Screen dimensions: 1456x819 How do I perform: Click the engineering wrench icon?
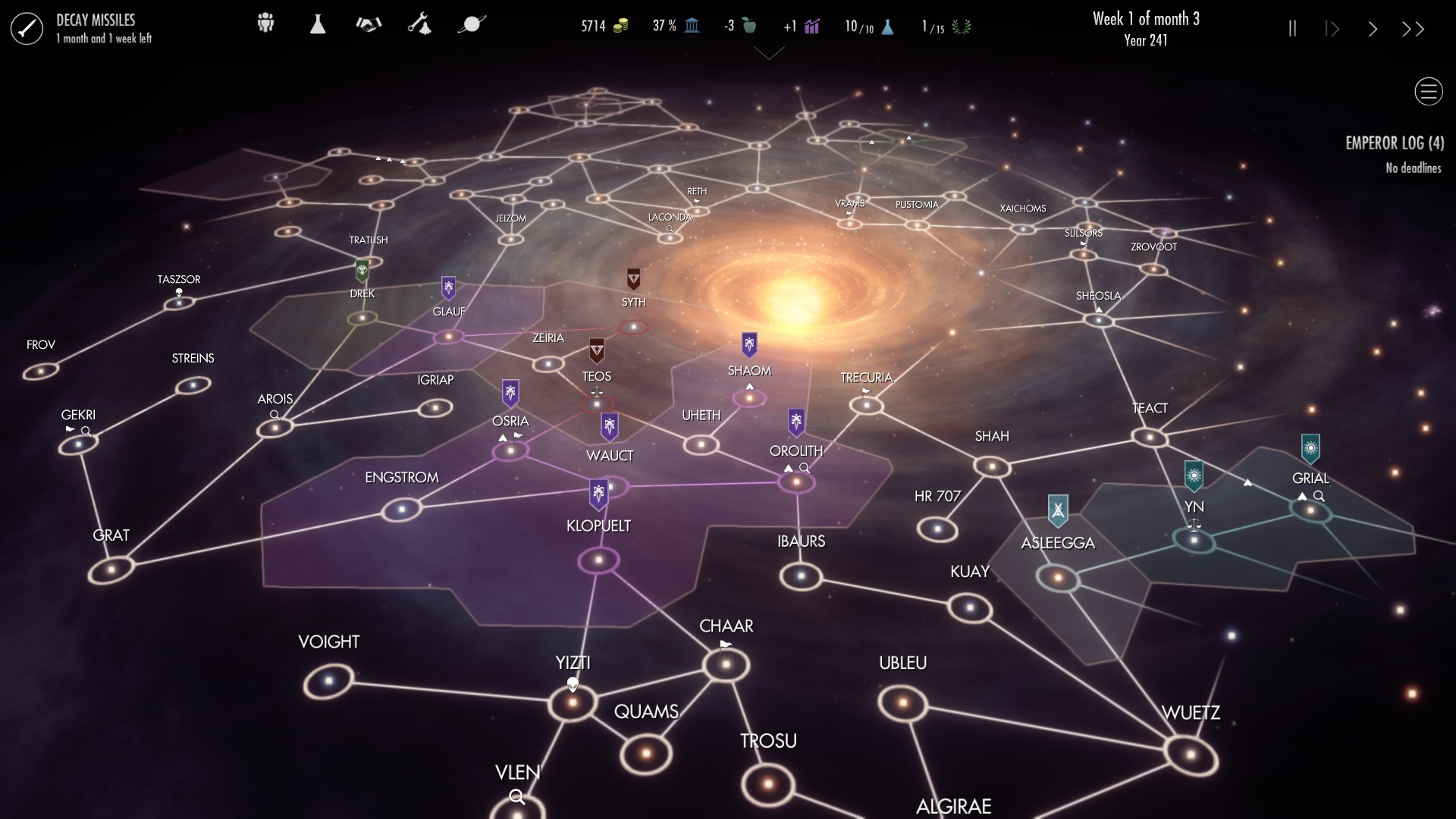point(422,24)
